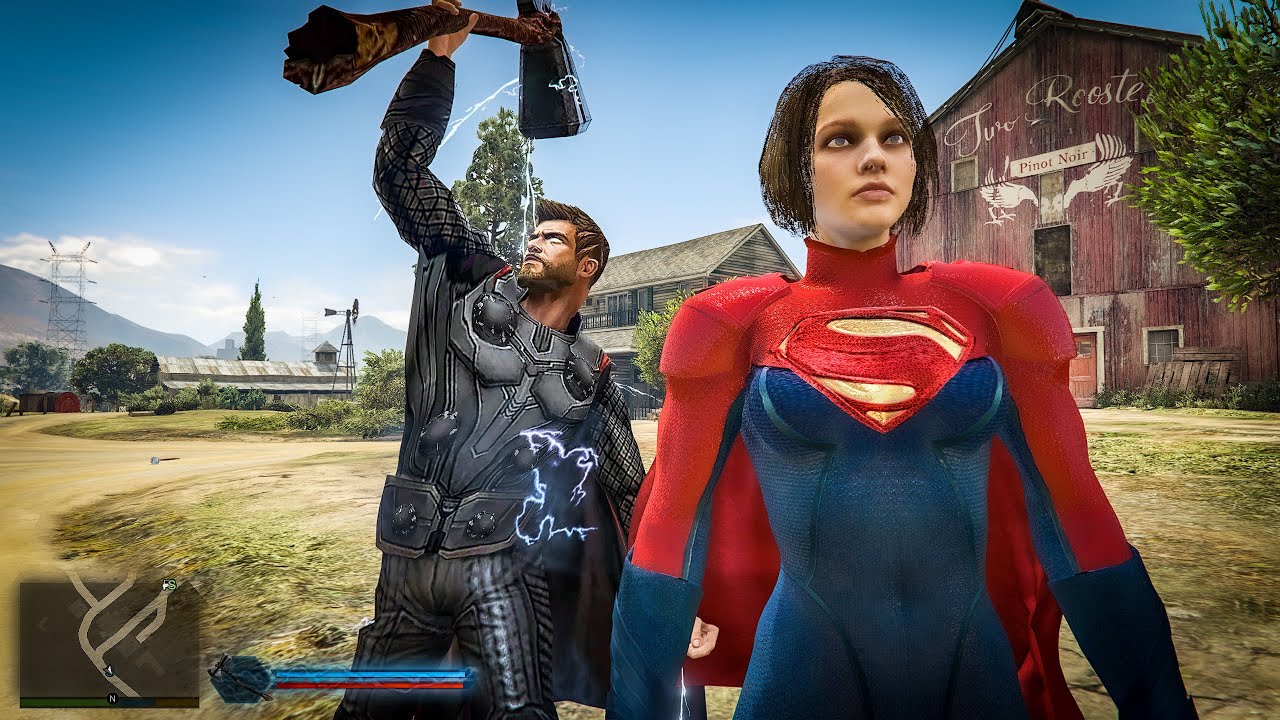1280x720 pixels.
Task: Click the north N compass marker
Action: 113,699
